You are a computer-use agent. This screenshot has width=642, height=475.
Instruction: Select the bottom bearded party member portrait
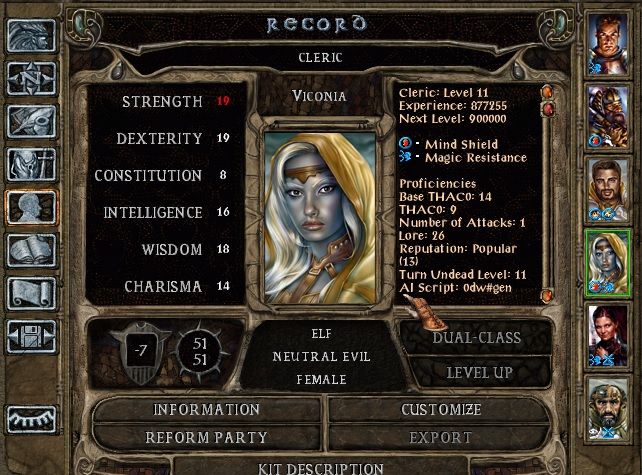(x=608, y=406)
